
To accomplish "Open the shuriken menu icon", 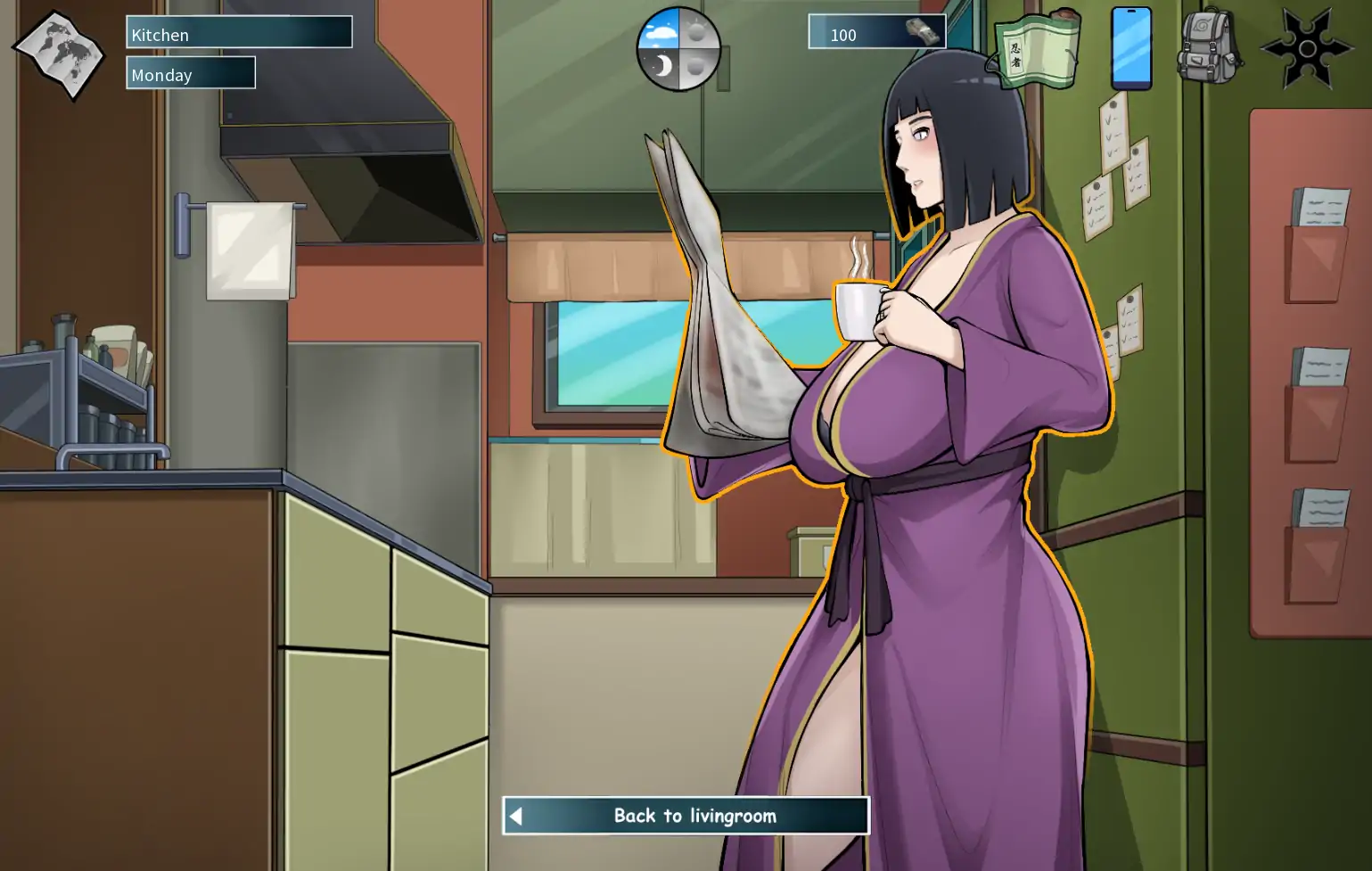I will pyautogui.click(x=1306, y=49).
